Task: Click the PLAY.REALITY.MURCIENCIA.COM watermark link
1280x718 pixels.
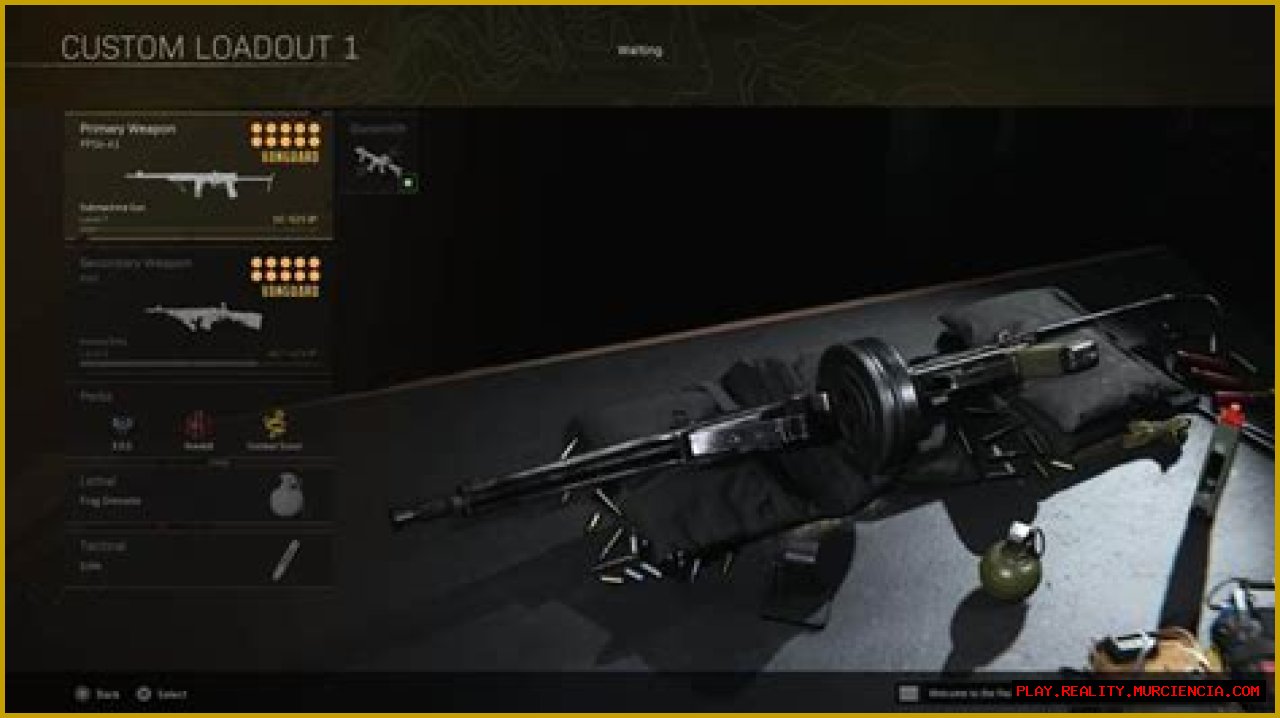Action: pos(1138,691)
